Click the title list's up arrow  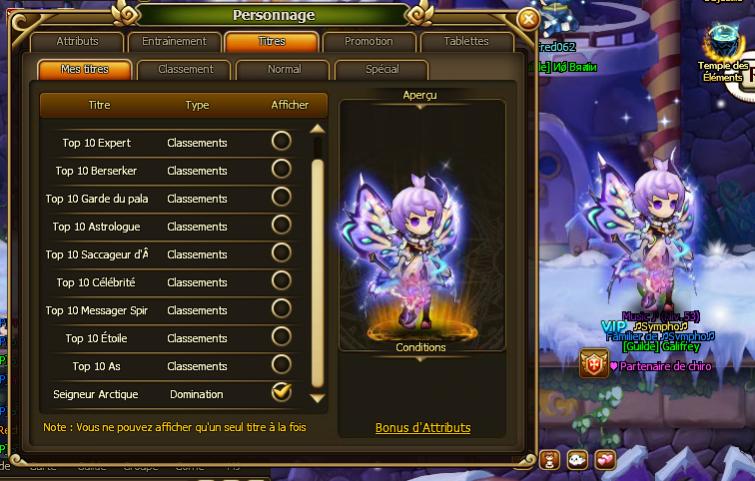click(318, 128)
